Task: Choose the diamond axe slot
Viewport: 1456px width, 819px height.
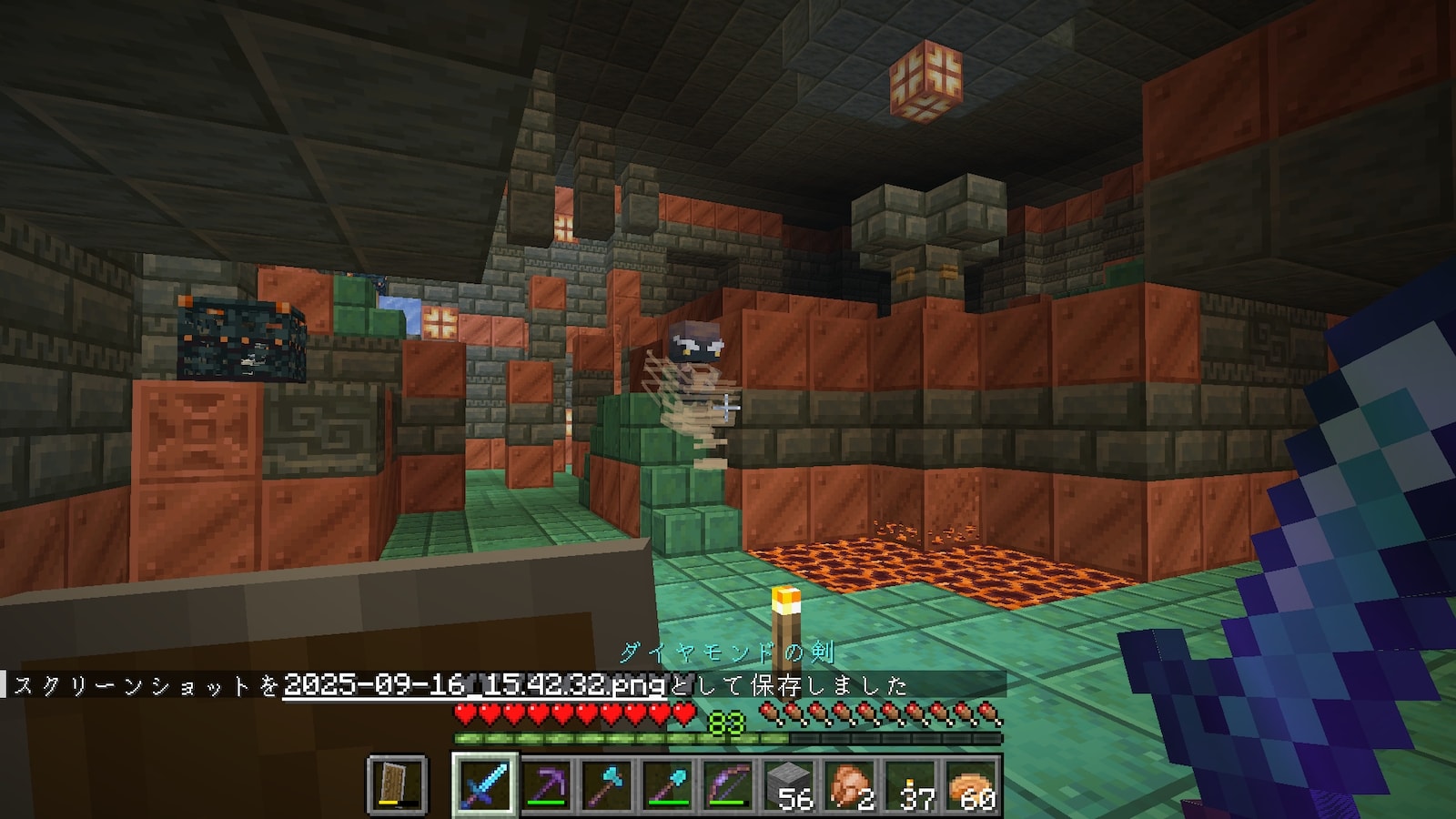Action: click(x=607, y=784)
